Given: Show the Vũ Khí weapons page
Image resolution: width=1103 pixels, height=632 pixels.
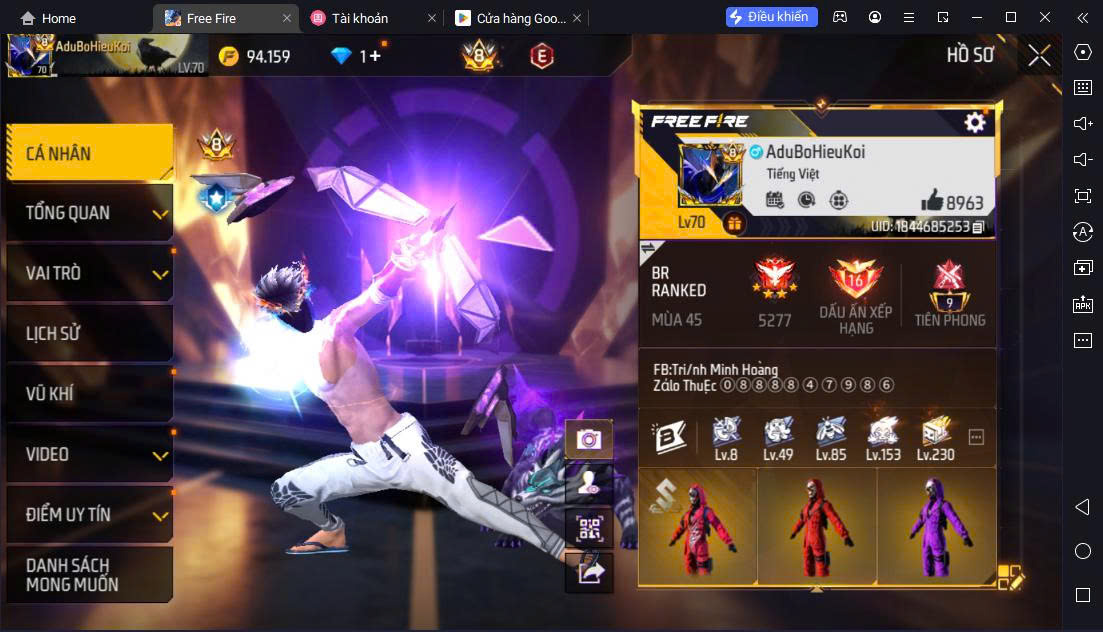Looking at the screenshot, I should click(89, 393).
